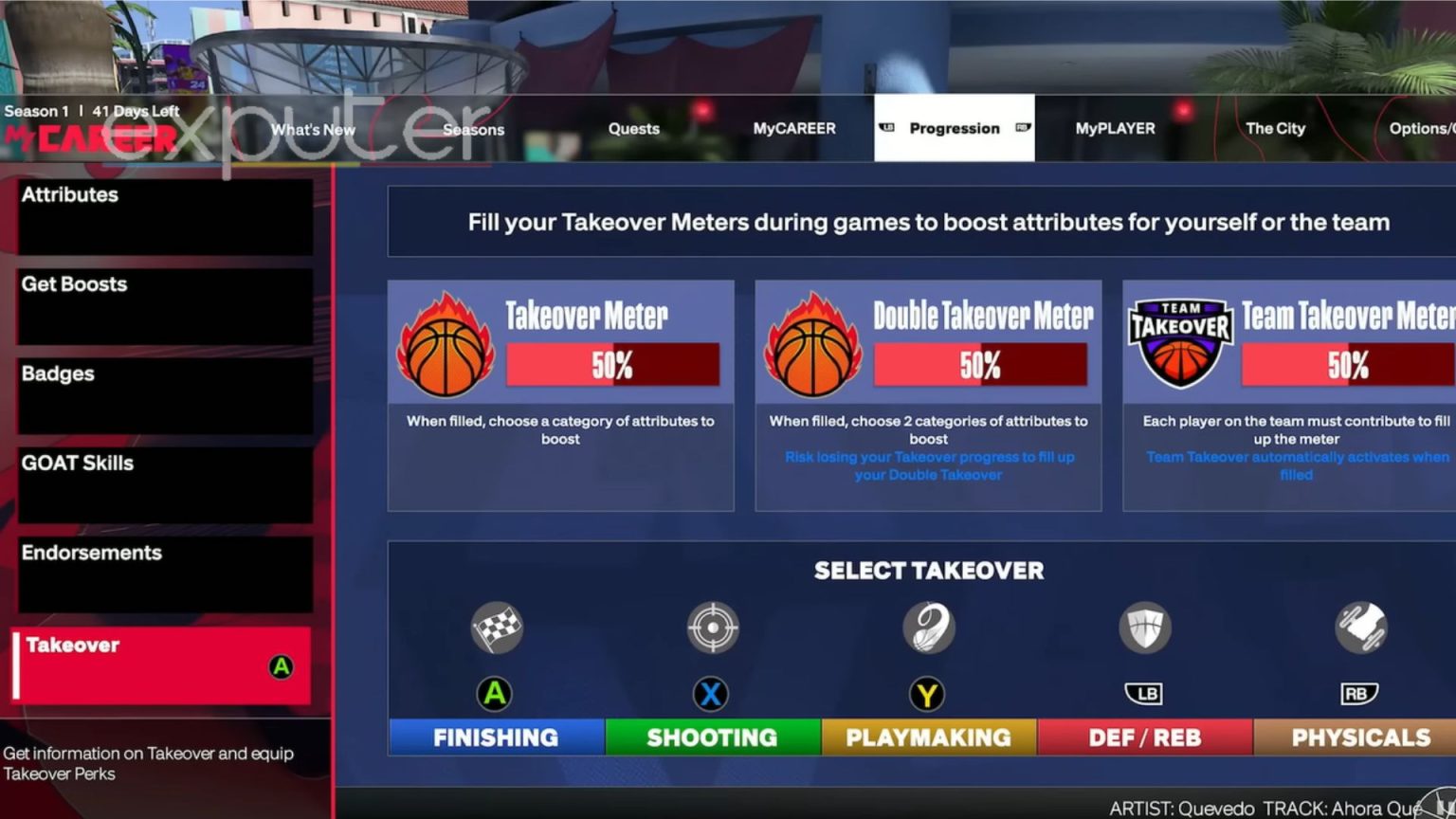Select the Def/Reb shield takeover icon
Screen dimensions: 1456x819
click(x=1144, y=628)
